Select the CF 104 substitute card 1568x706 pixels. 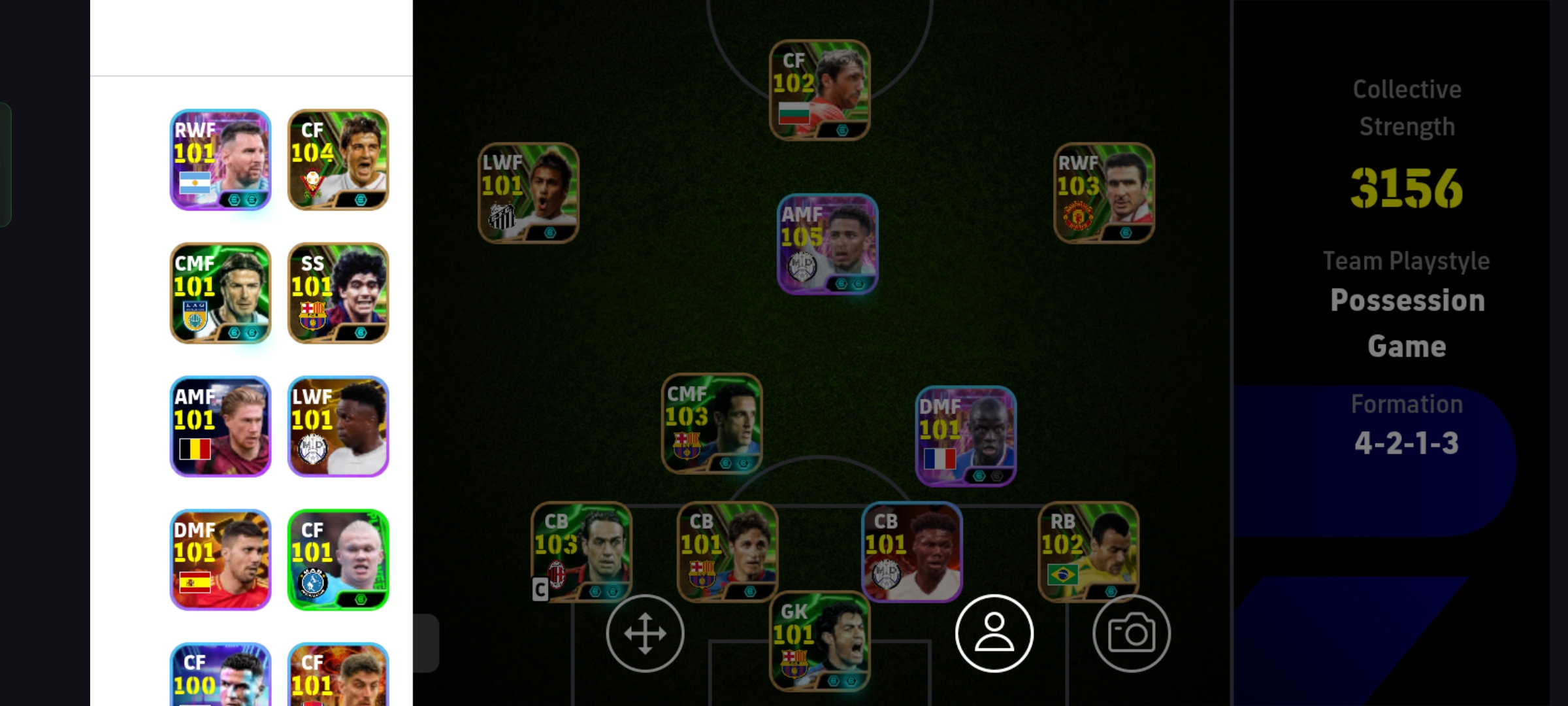click(338, 160)
